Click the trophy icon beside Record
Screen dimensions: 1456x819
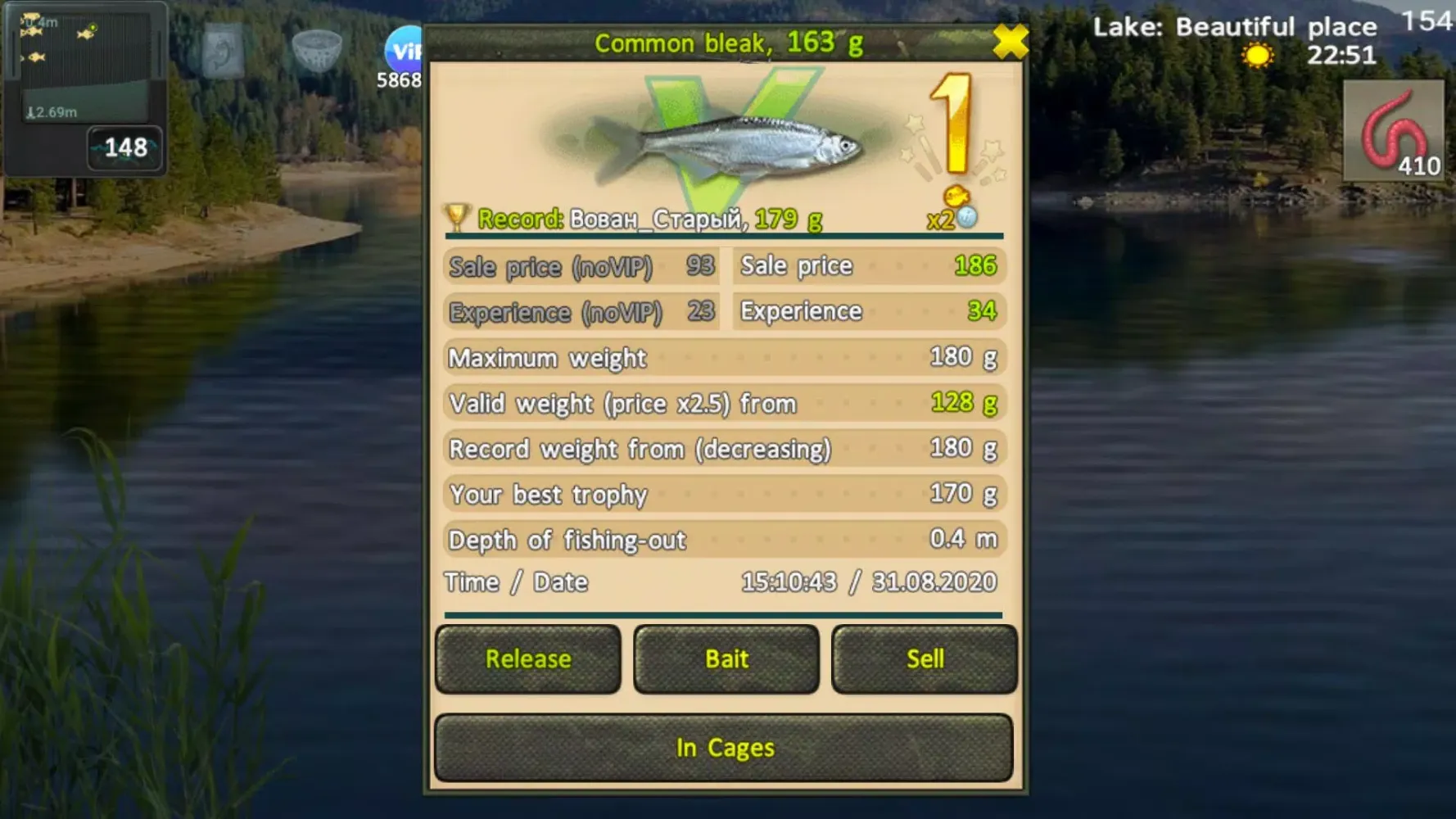point(459,216)
